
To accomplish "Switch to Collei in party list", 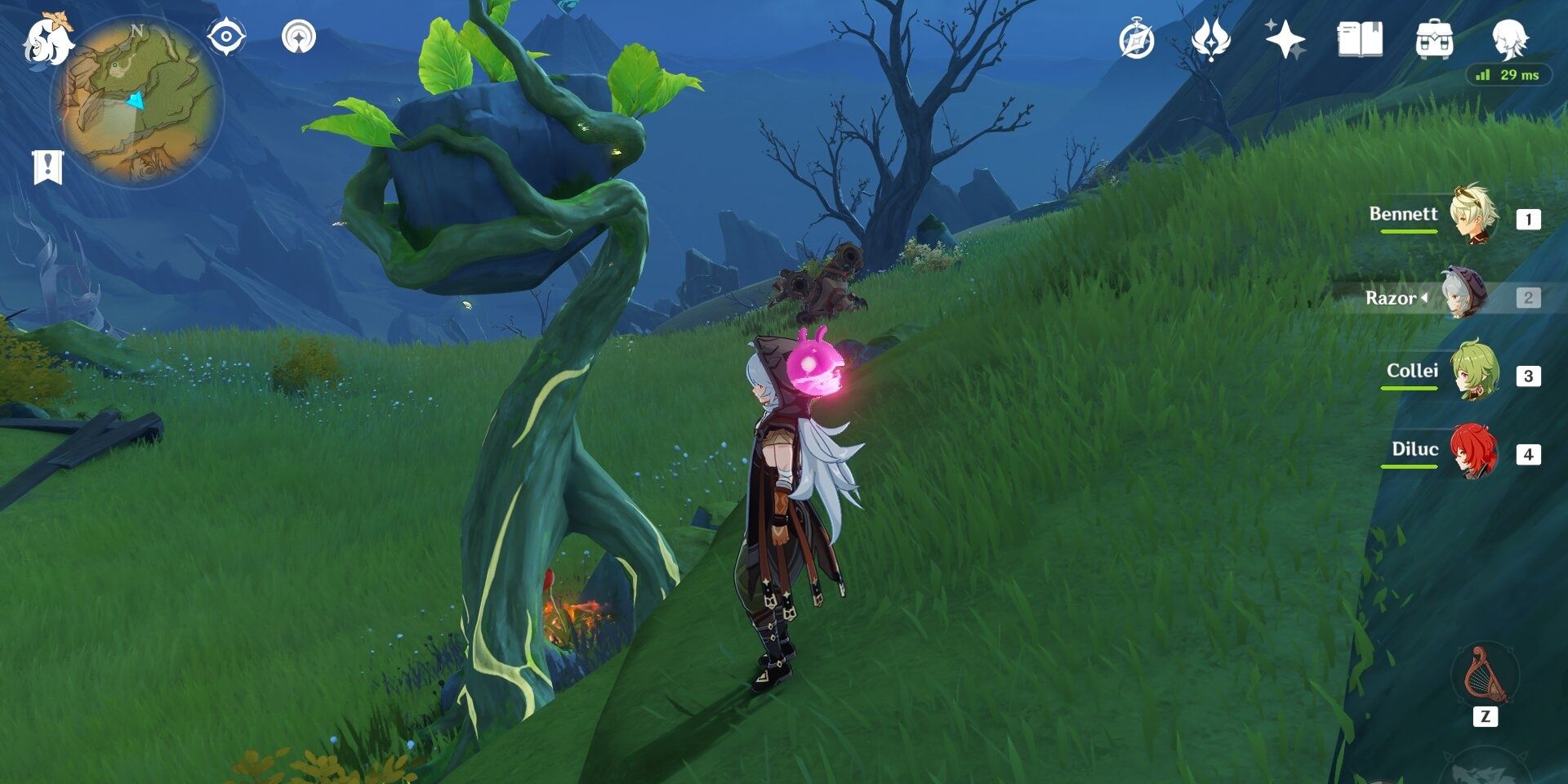I will point(1472,373).
